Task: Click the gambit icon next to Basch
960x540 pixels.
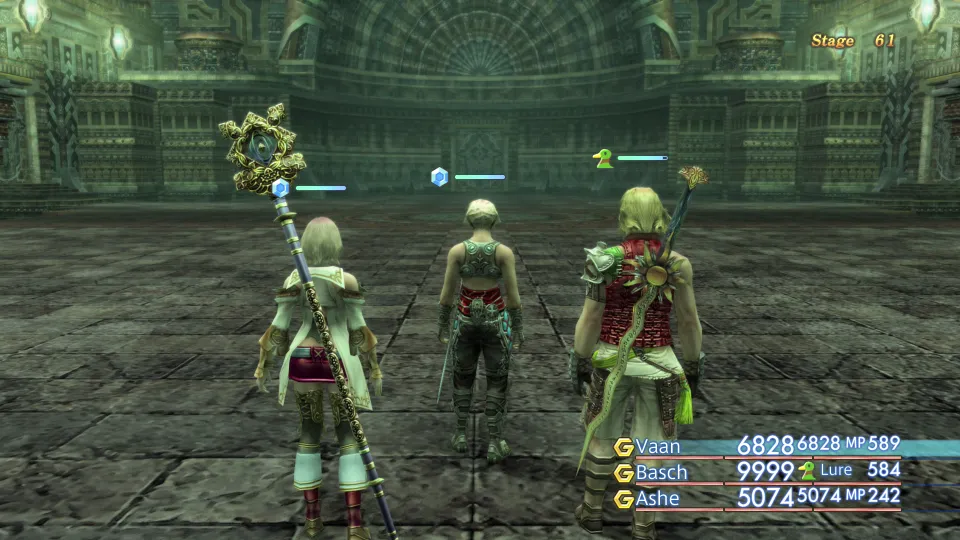Action: coord(624,473)
